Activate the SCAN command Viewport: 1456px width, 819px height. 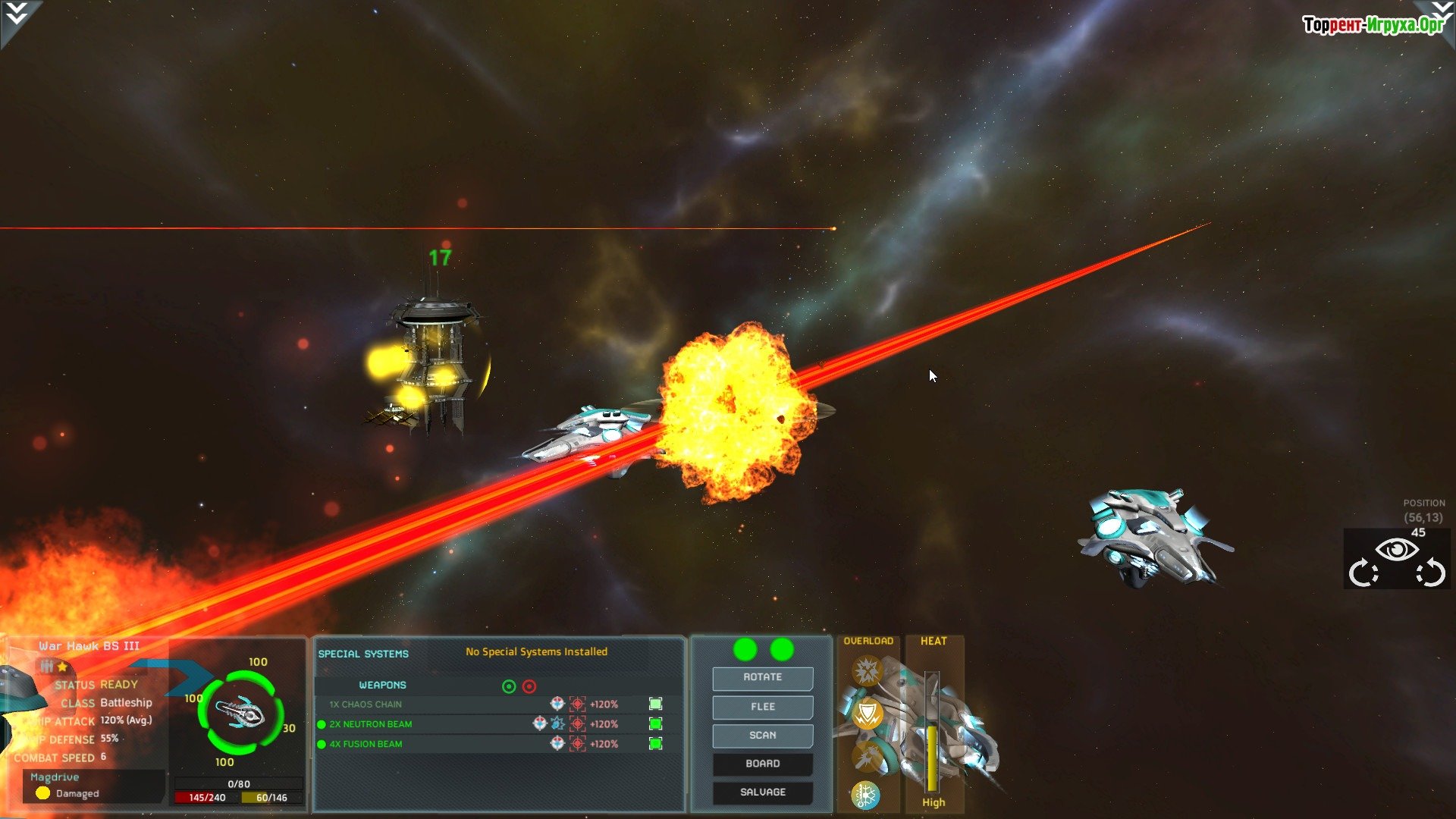[x=762, y=736]
